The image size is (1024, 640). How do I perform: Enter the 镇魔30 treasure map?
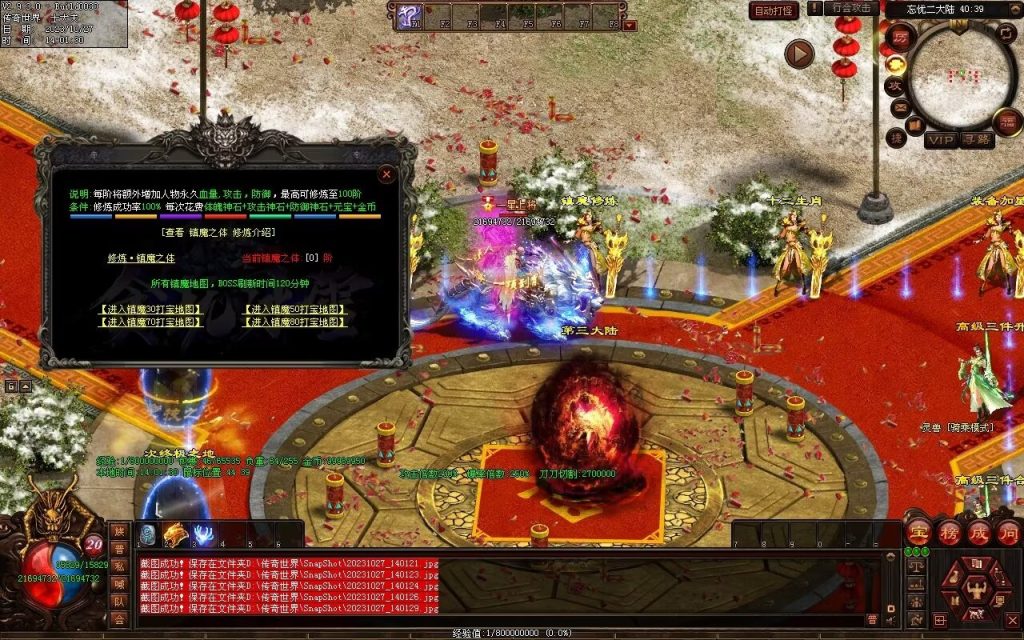151,309
